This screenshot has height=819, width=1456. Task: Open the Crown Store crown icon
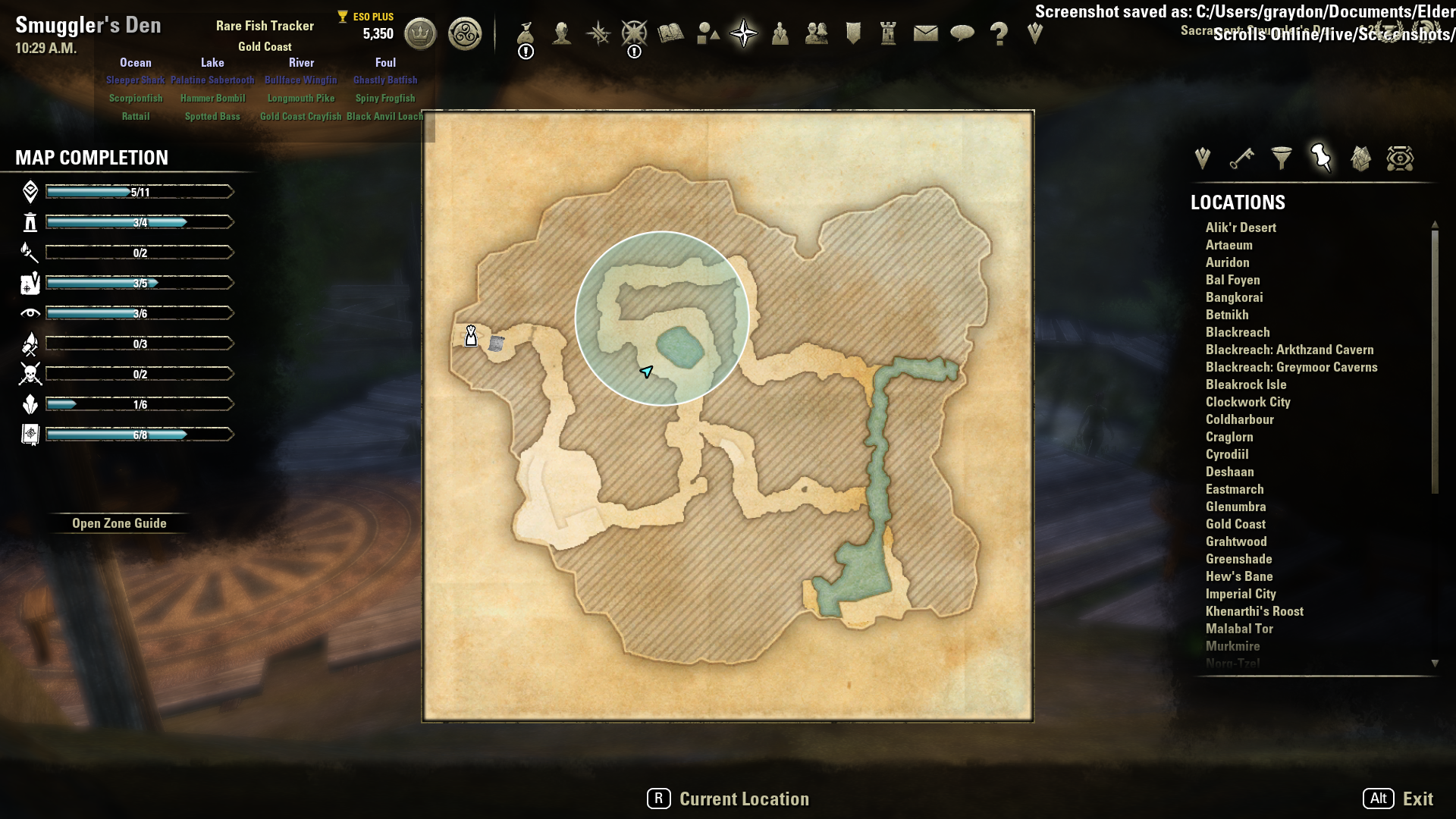[420, 34]
